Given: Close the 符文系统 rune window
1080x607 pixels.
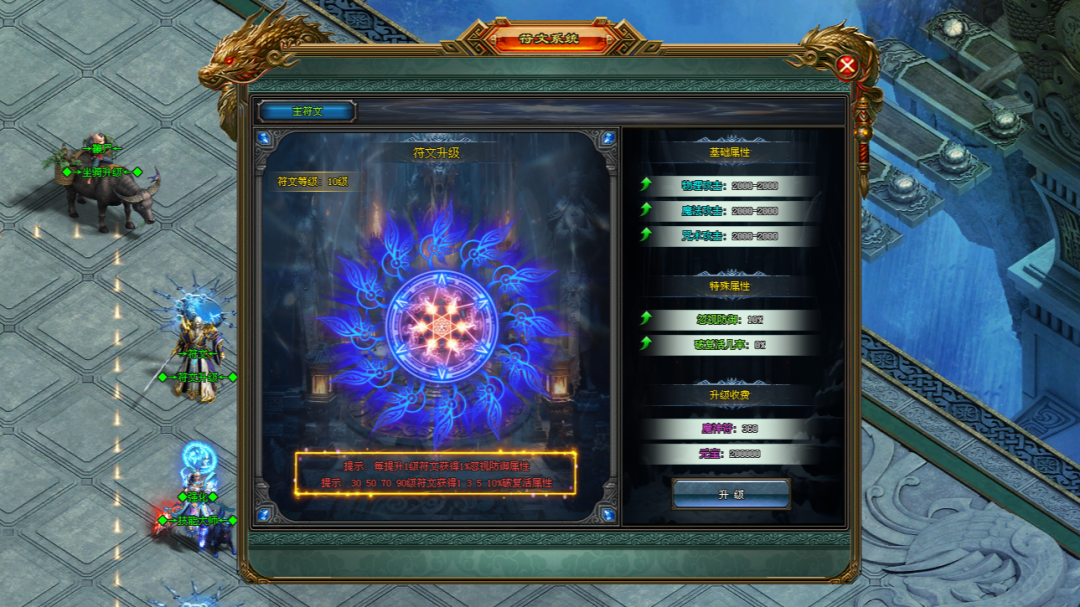Looking at the screenshot, I should click(x=847, y=67).
